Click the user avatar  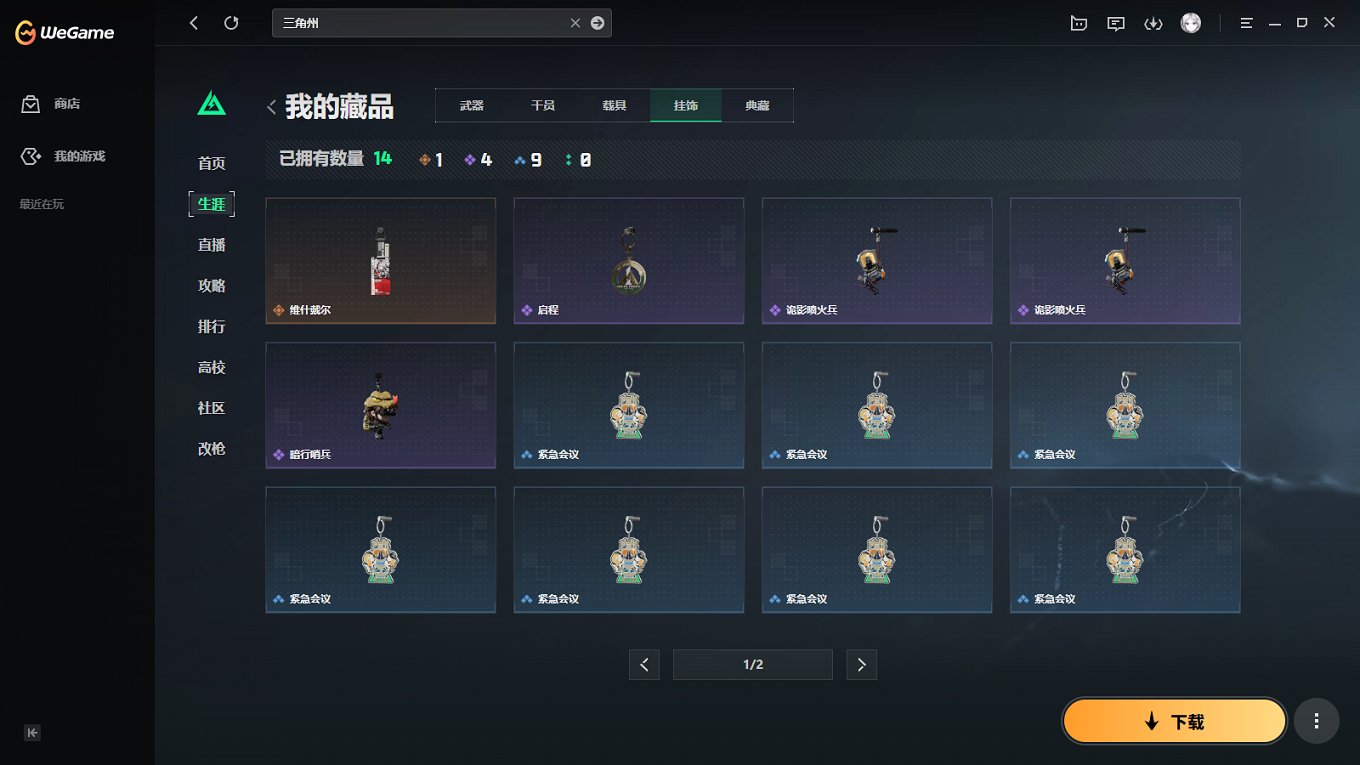tap(1191, 22)
